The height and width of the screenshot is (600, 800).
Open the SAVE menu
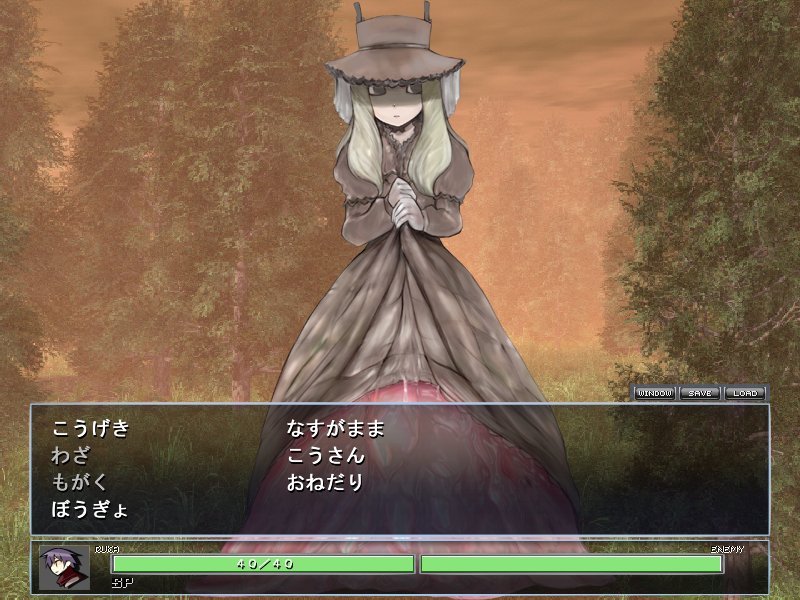[x=700, y=393]
